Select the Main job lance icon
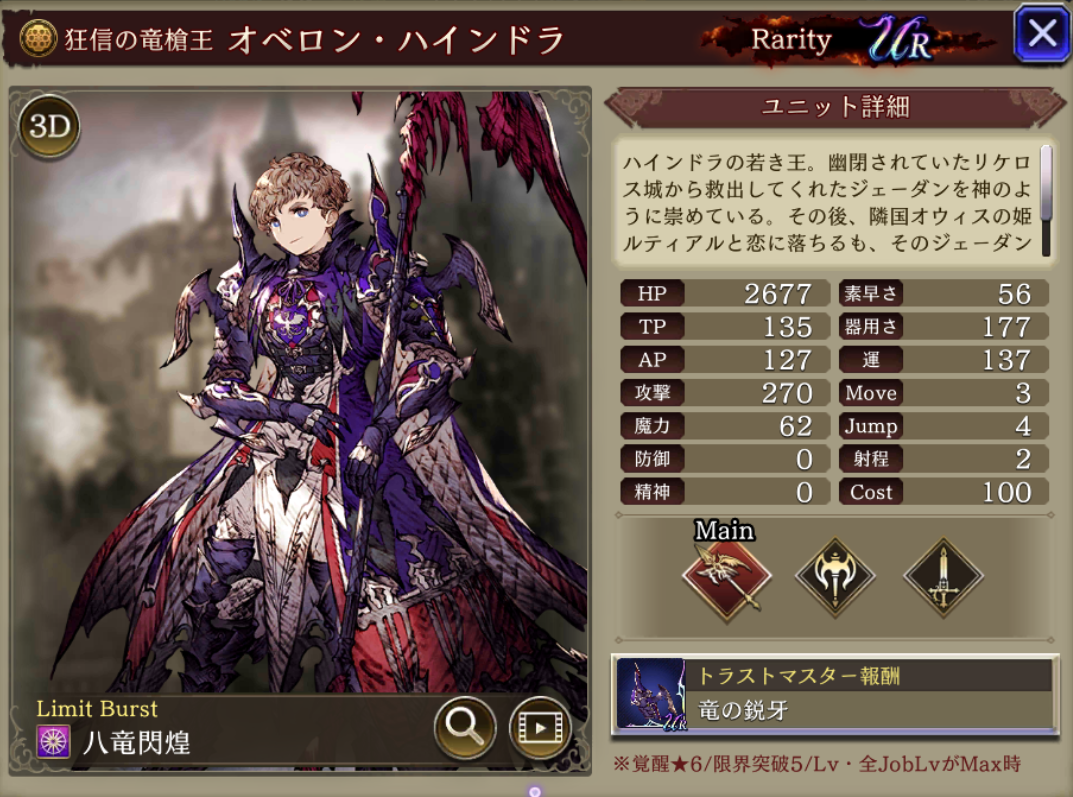Screen dimensions: 1073x797 727,577
